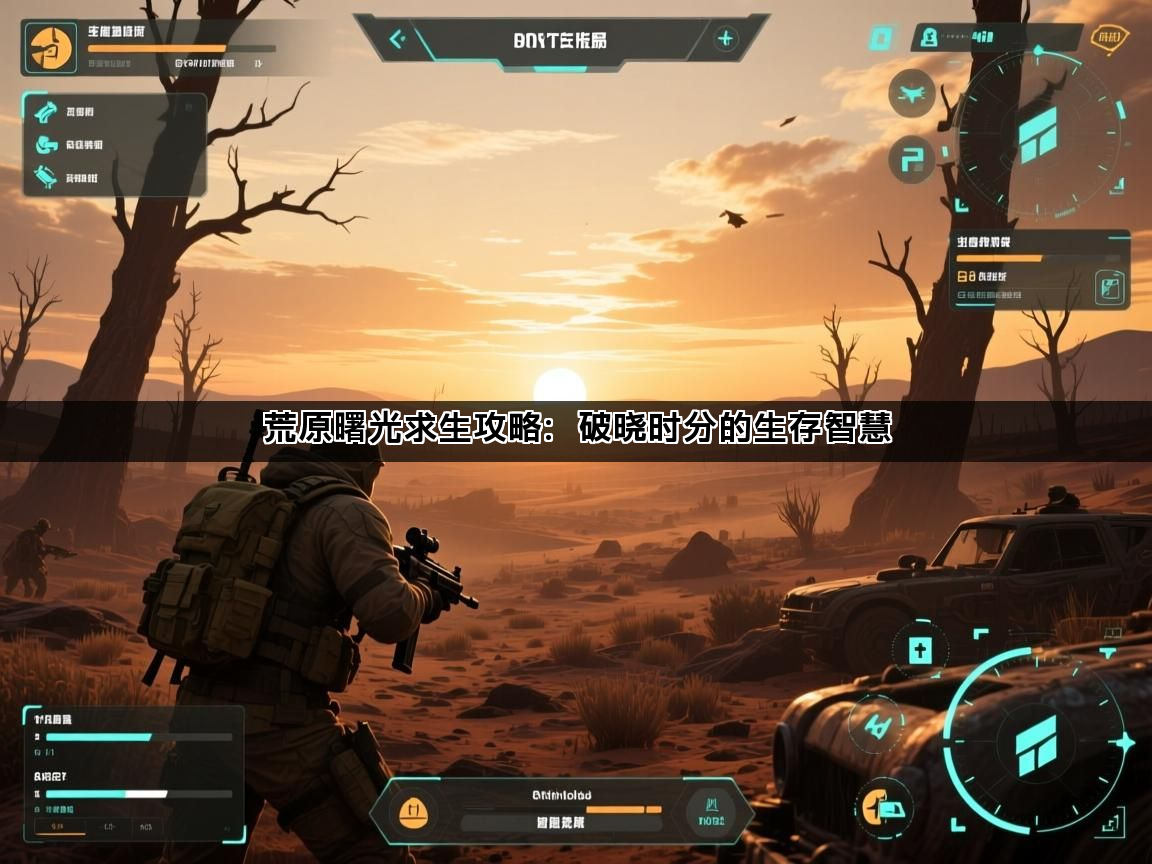Activate the aircraft icon button
The height and width of the screenshot is (864, 1152).
click(911, 94)
